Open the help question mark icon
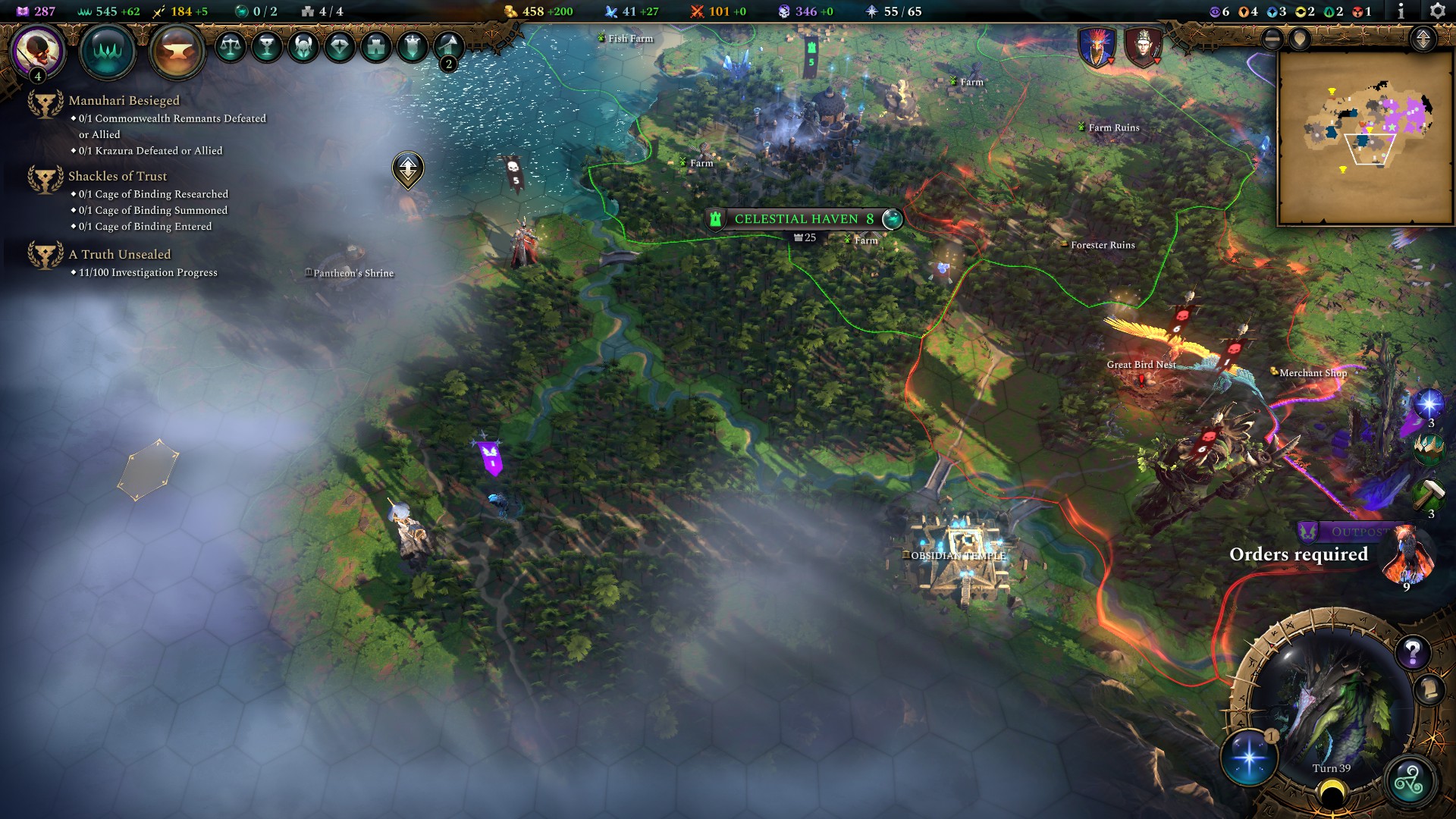The image size is (1456, 819). [x=1413, y=652]
